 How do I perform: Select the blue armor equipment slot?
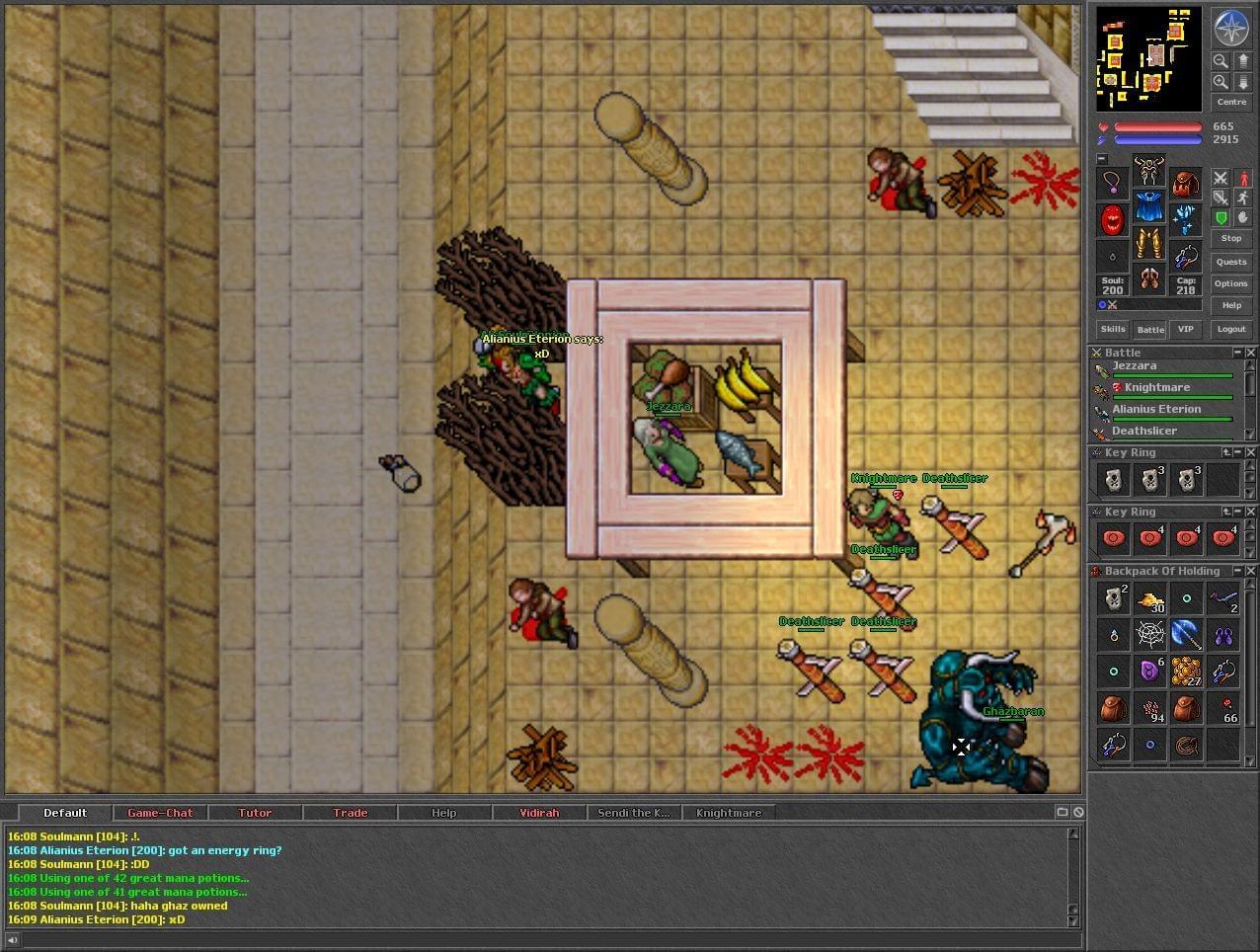point(1148,207)
